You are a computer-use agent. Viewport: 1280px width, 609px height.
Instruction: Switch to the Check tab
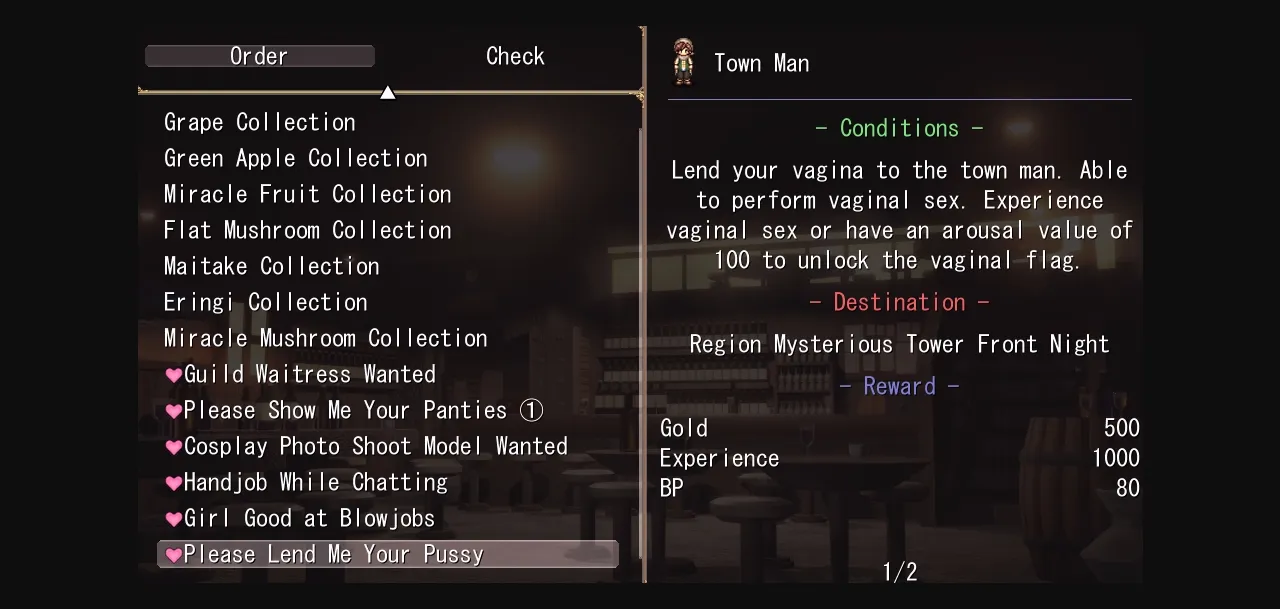click(515, 56)
